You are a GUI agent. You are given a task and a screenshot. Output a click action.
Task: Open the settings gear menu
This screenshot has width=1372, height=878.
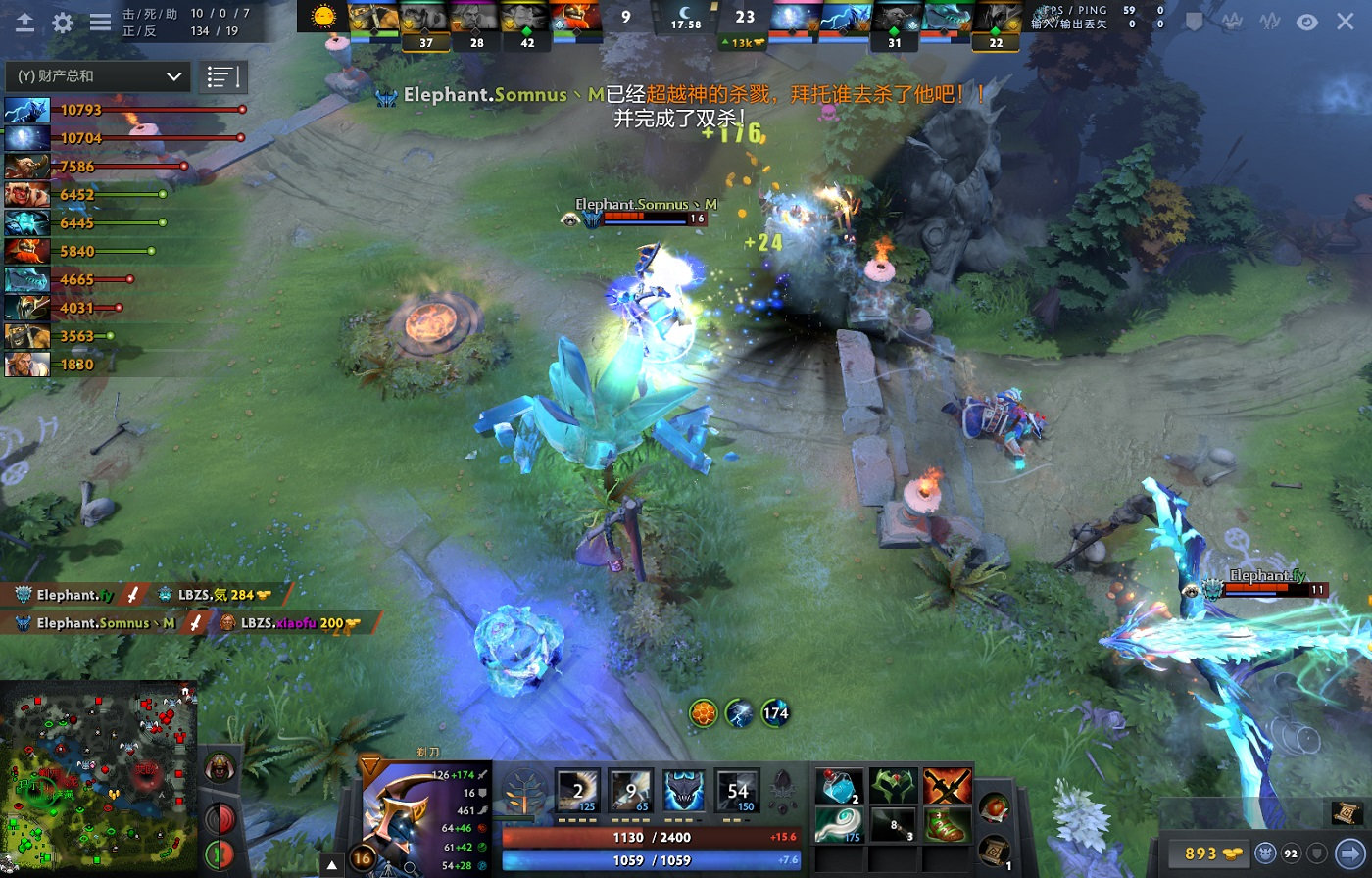(63, 23)
